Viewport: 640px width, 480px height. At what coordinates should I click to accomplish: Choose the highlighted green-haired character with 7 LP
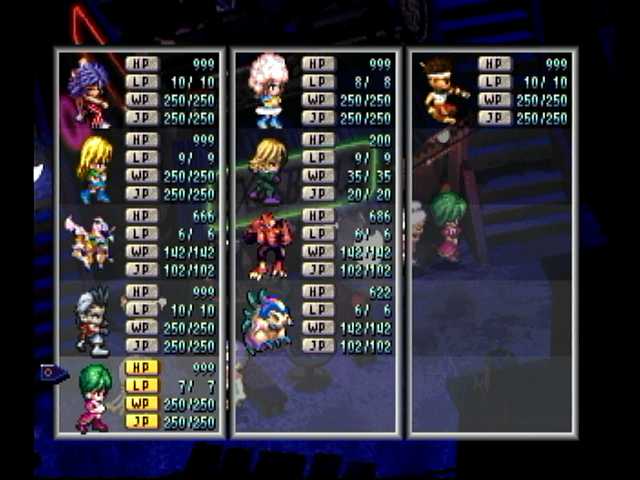pyautogui.click(x=93, y=397)
